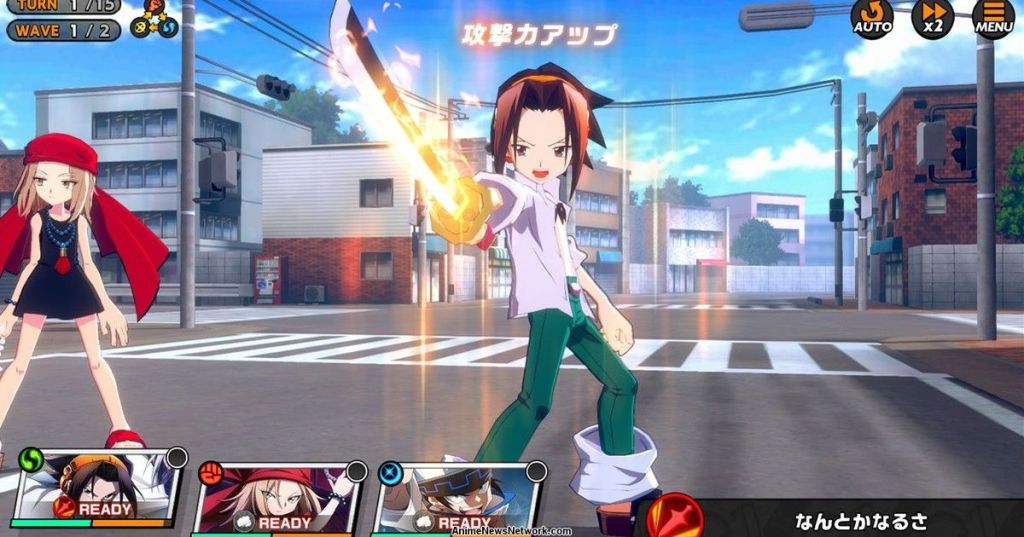Open the MENU
Screen dimensions: 1024x537
(x=993, y=18)
